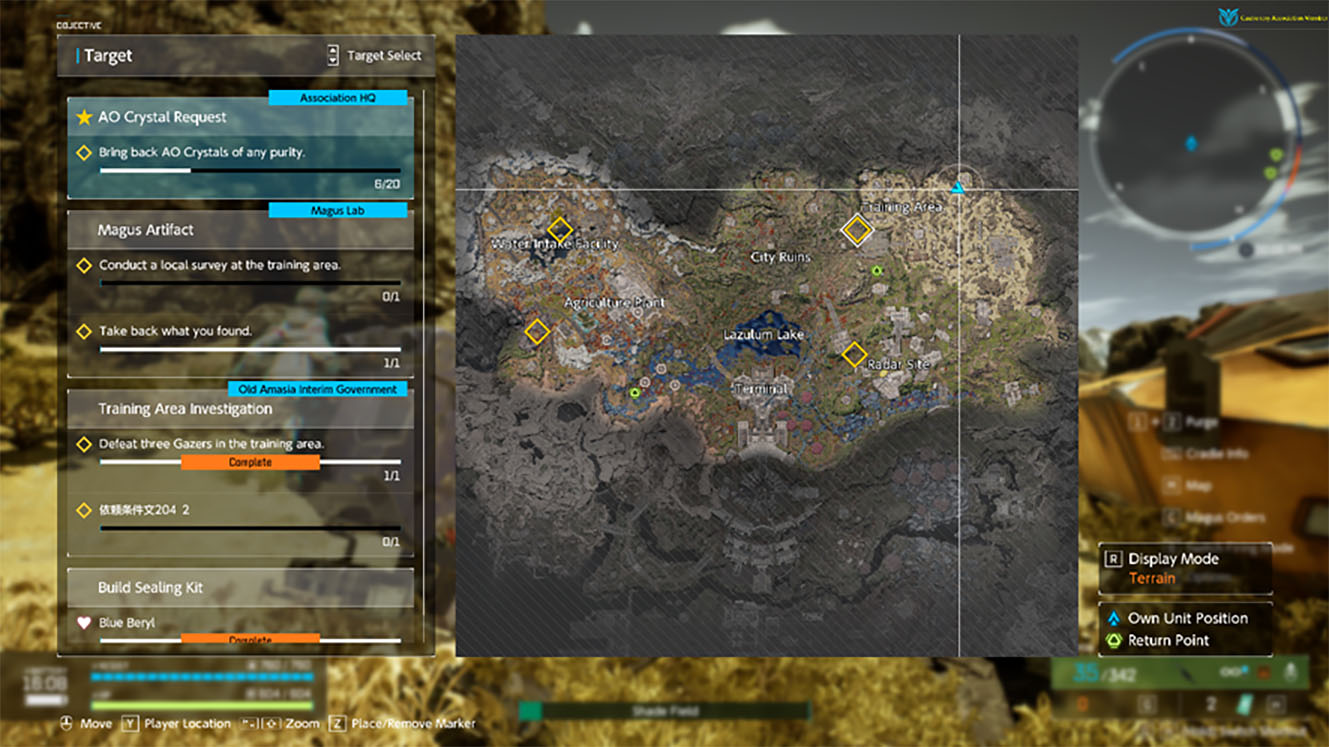
Task: Open the Target Select stepper arrows
Action: pos(332,55)
